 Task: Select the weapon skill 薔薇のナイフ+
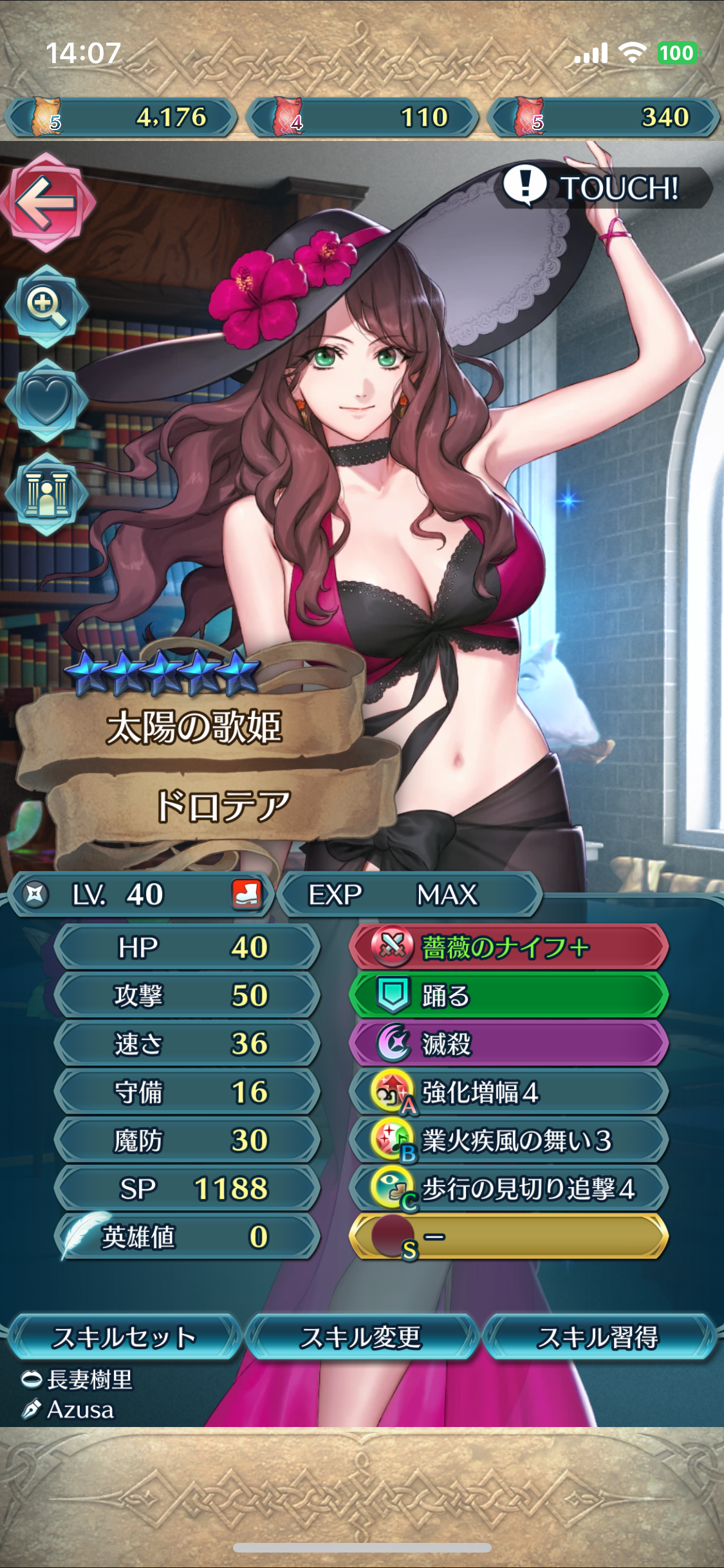point(509,947)
